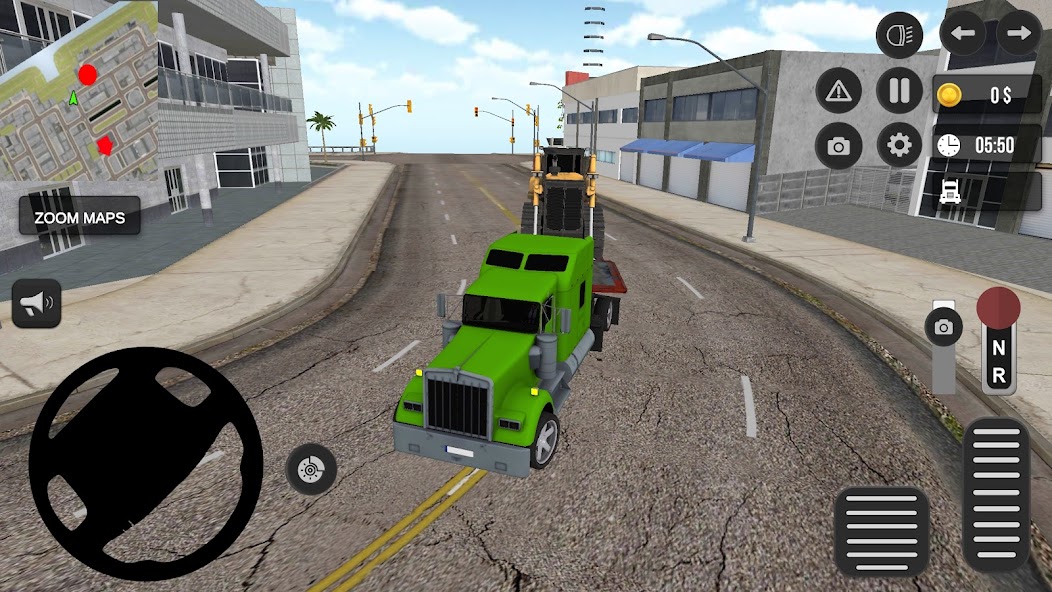The width and height of the screenshot is (1052, 592).
Task: Apply the handbrake disc button
Action: (311, 468)
